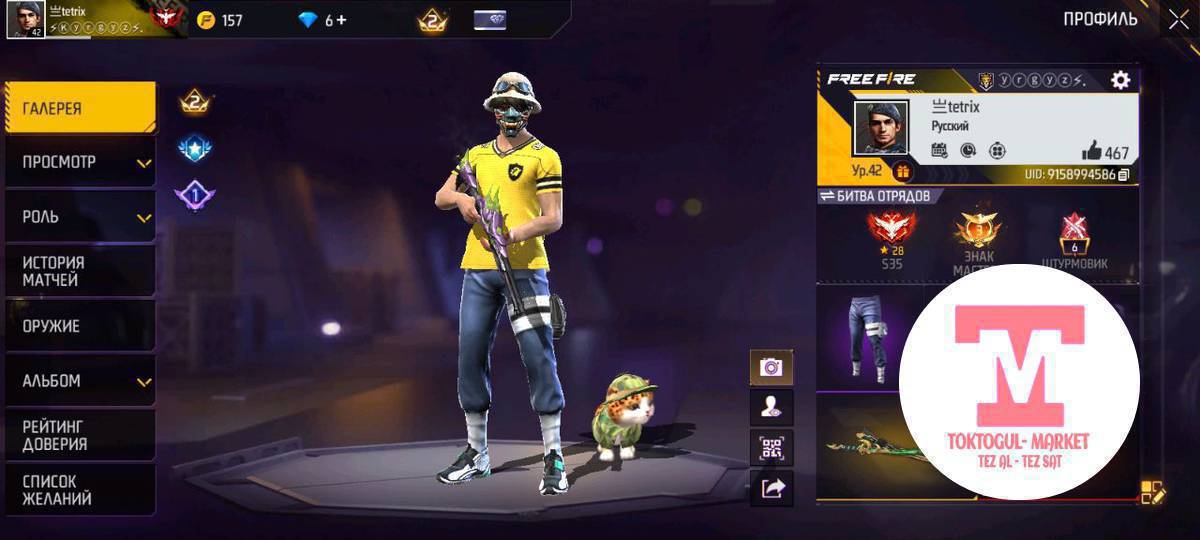Share the profile via the arrow button
The height and width of the screenshot is (540, 1200).
(x=771, y=488)
